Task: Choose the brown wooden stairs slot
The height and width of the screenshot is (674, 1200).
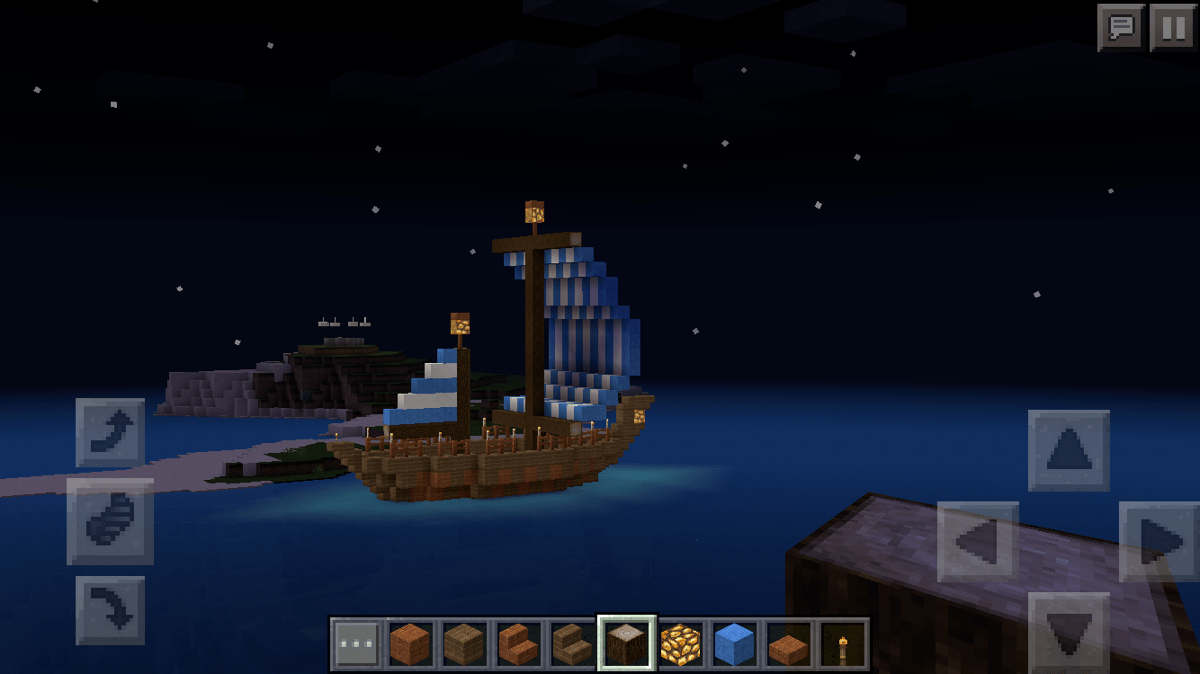Action: [x=572, y=643]
